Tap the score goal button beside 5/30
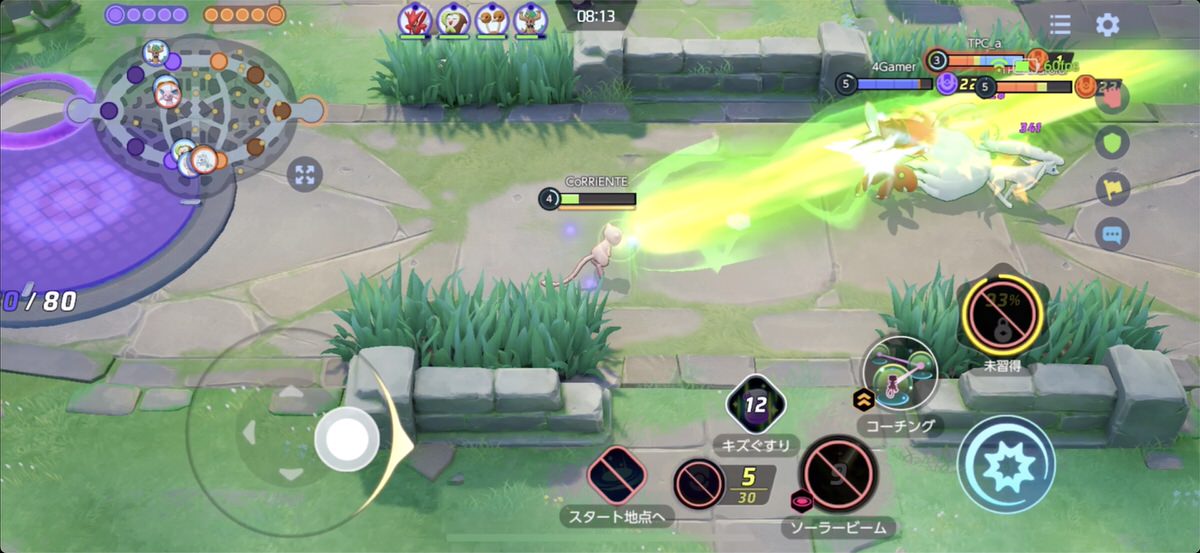1200x553 pixels. pyautogui.click(x=700, y=484)
